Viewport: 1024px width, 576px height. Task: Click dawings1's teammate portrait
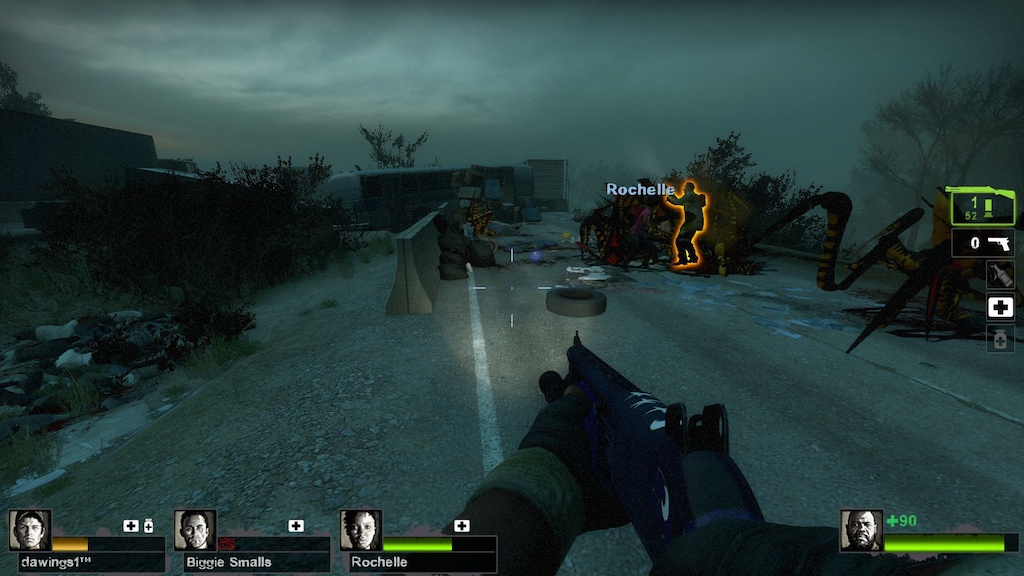(30, 530)
